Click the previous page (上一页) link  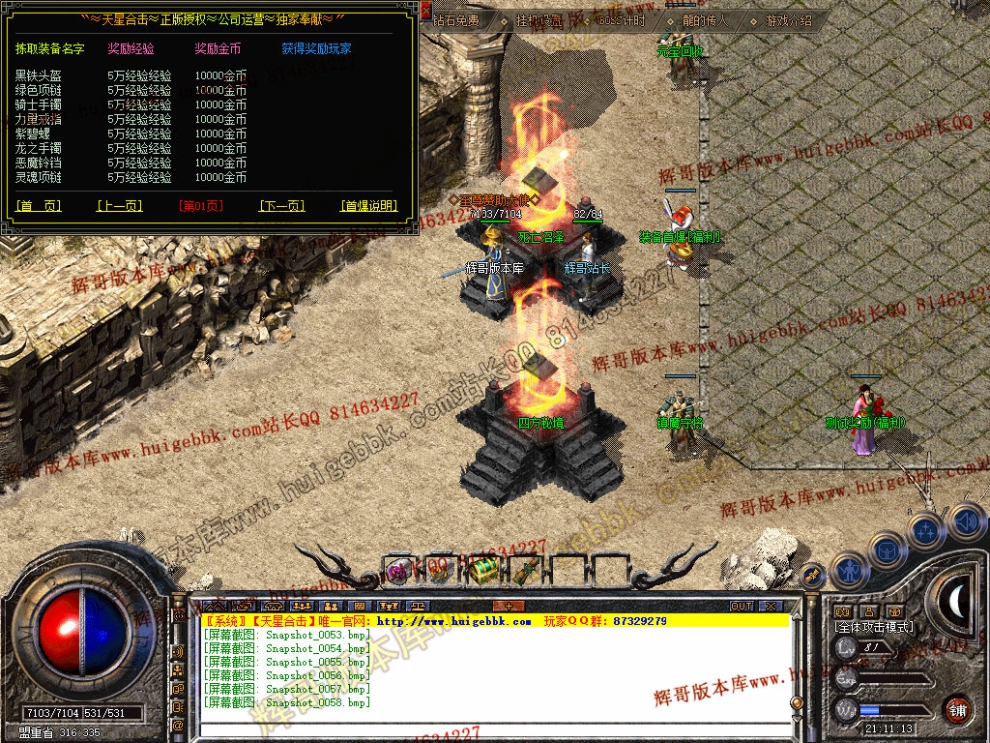(119, 206)
